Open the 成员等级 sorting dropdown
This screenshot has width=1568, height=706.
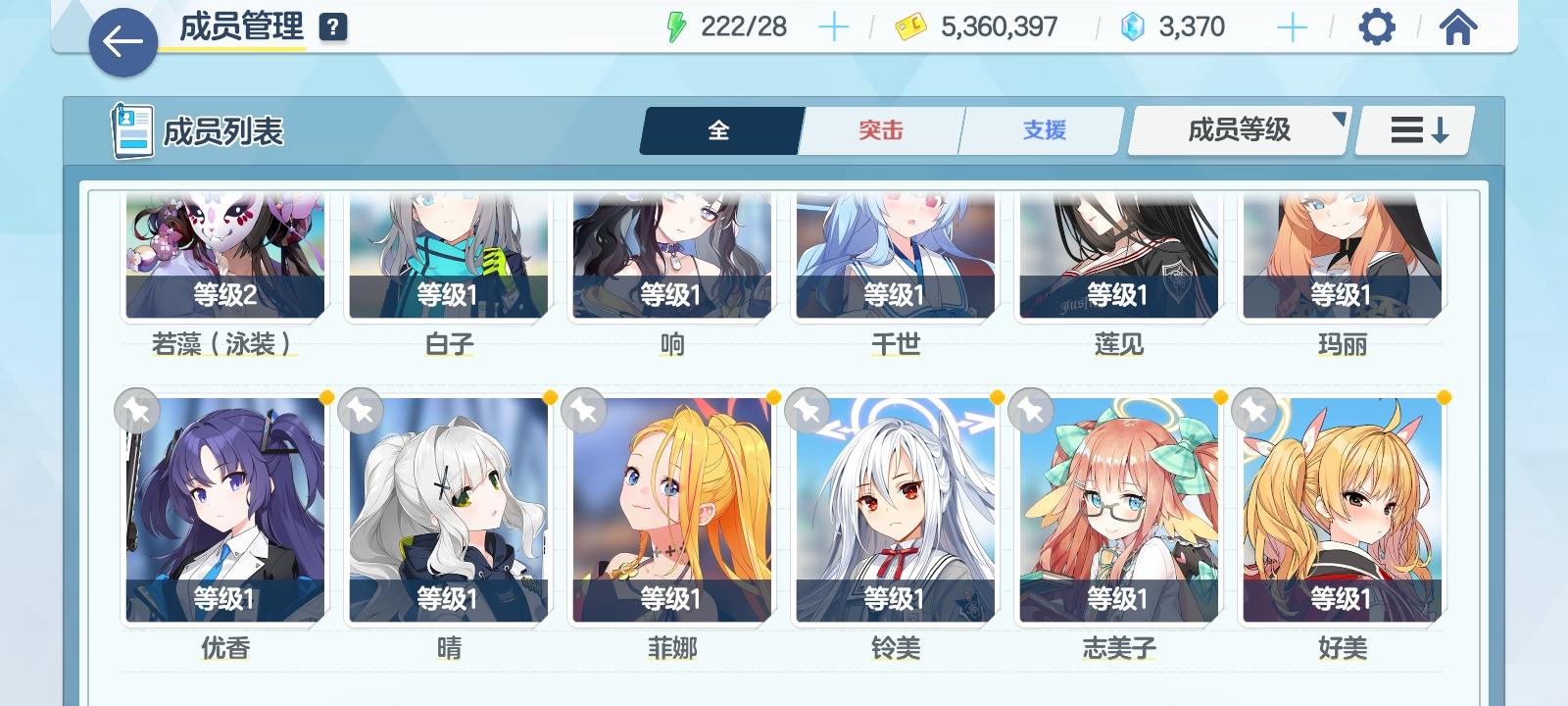1237,129
